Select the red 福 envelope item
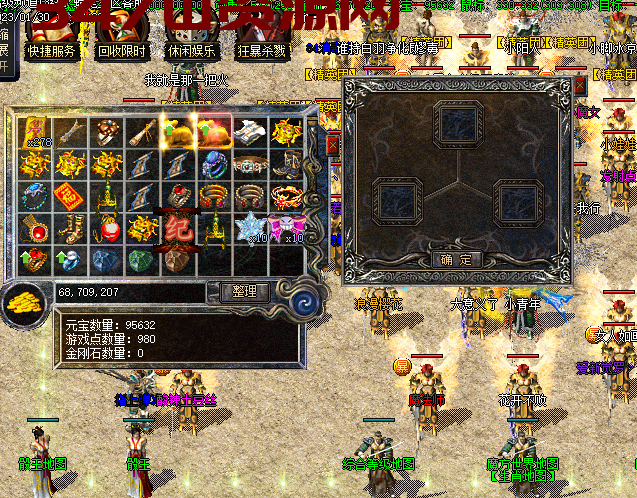 72,195
